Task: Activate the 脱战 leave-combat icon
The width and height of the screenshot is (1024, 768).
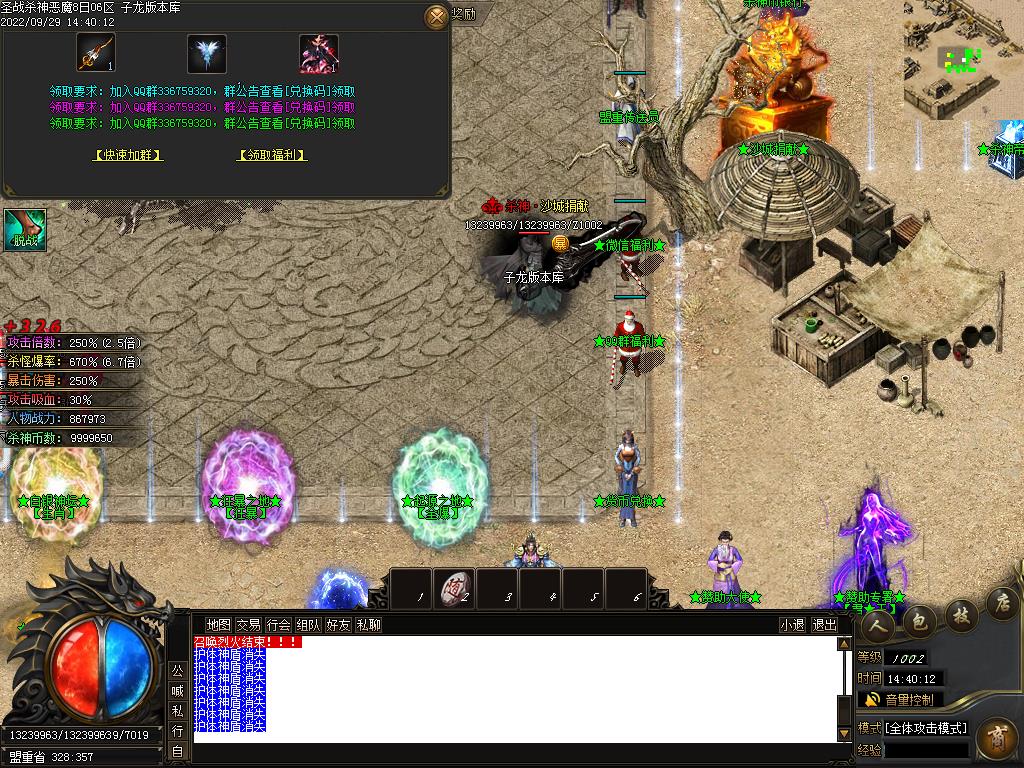Action: pos(23,230)
